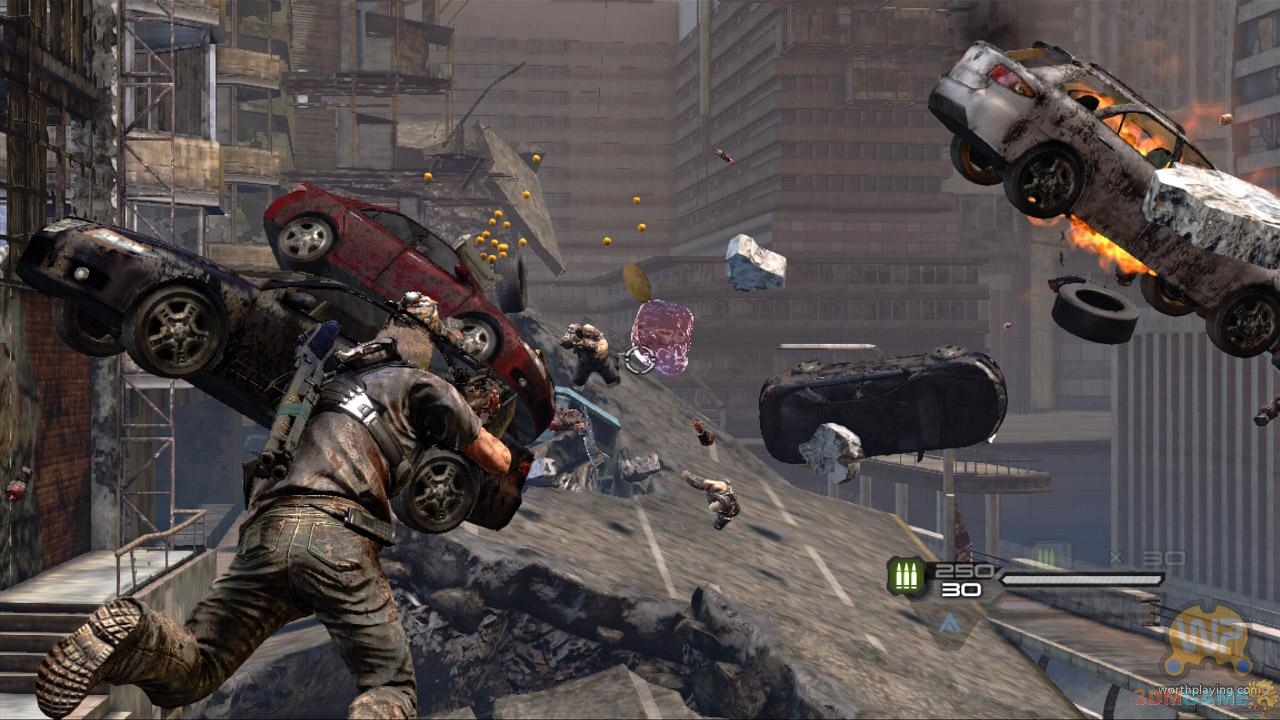Click the green bullets ammo icon
Image resolution: width=1280 pixels, height=720 pixels.
[906, 577]
